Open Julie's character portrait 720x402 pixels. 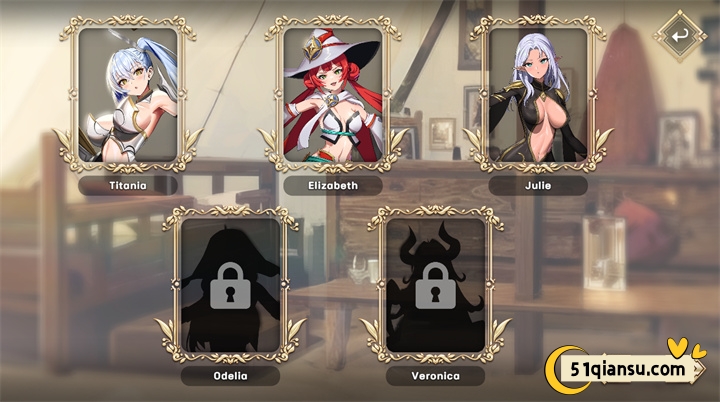[538, 93]
